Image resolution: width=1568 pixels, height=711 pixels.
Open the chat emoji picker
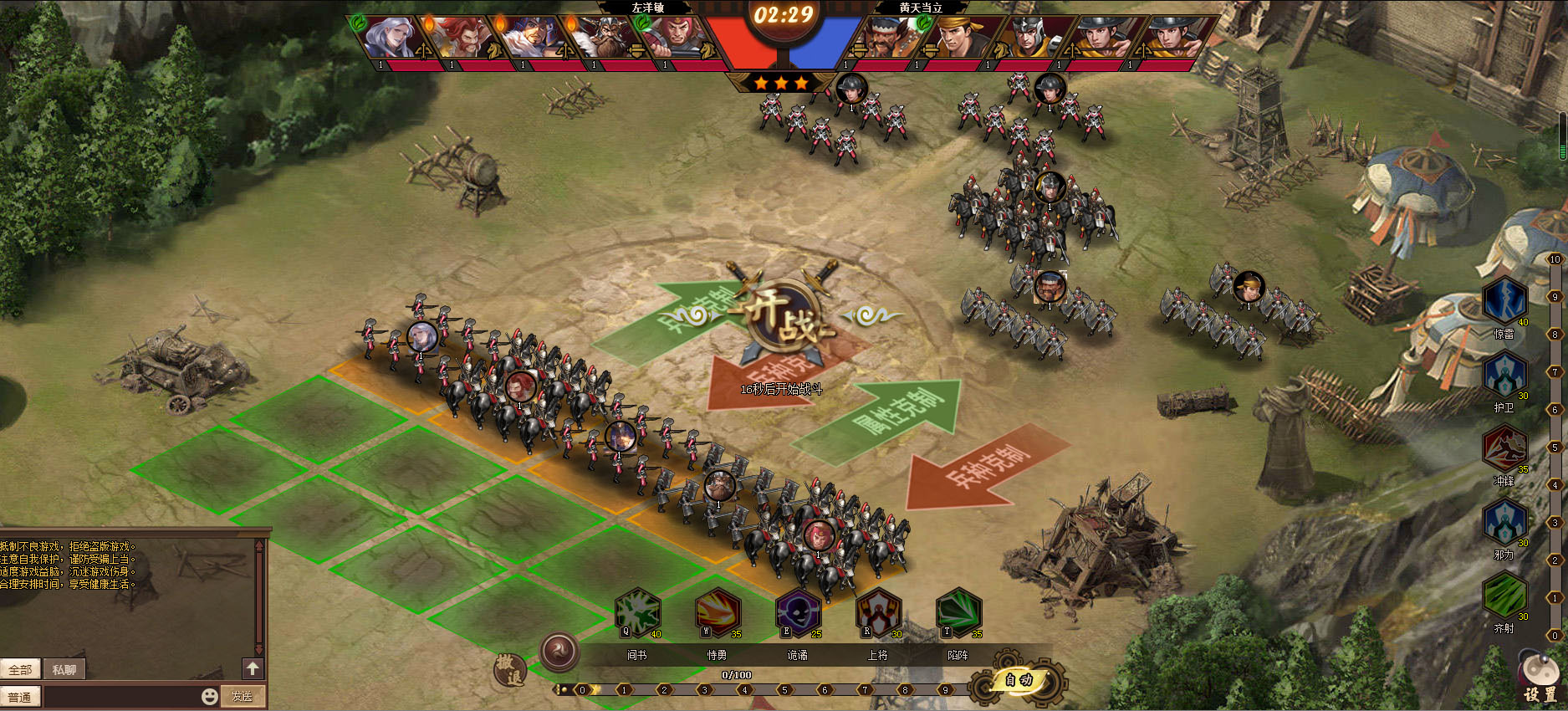coord(209,696)
